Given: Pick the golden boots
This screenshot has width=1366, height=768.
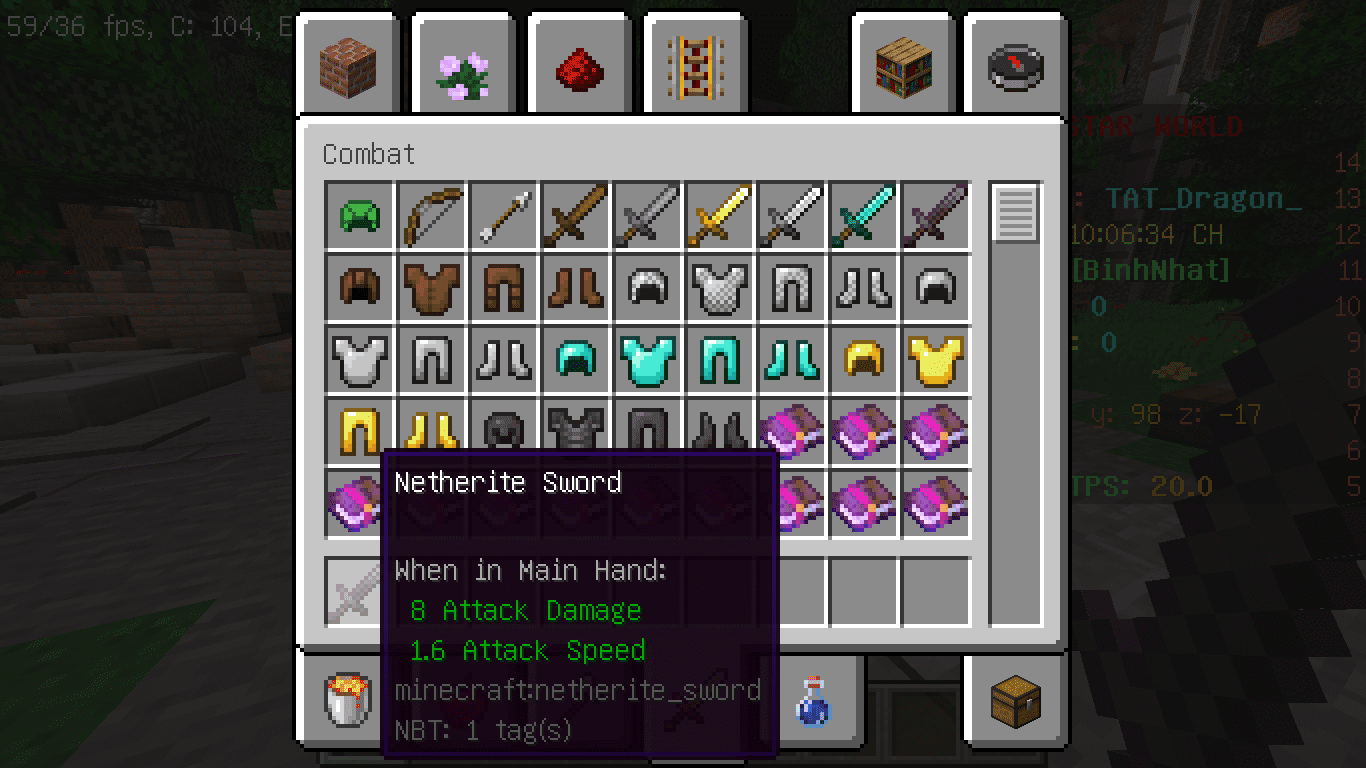Looking at the screenshot, I should (431, 431).
